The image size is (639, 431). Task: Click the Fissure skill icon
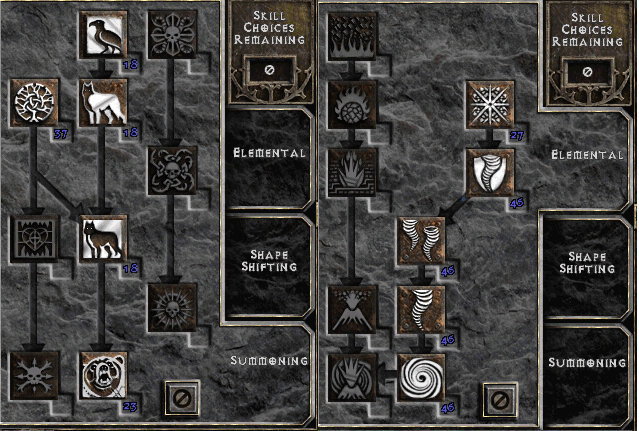point(350,169)
